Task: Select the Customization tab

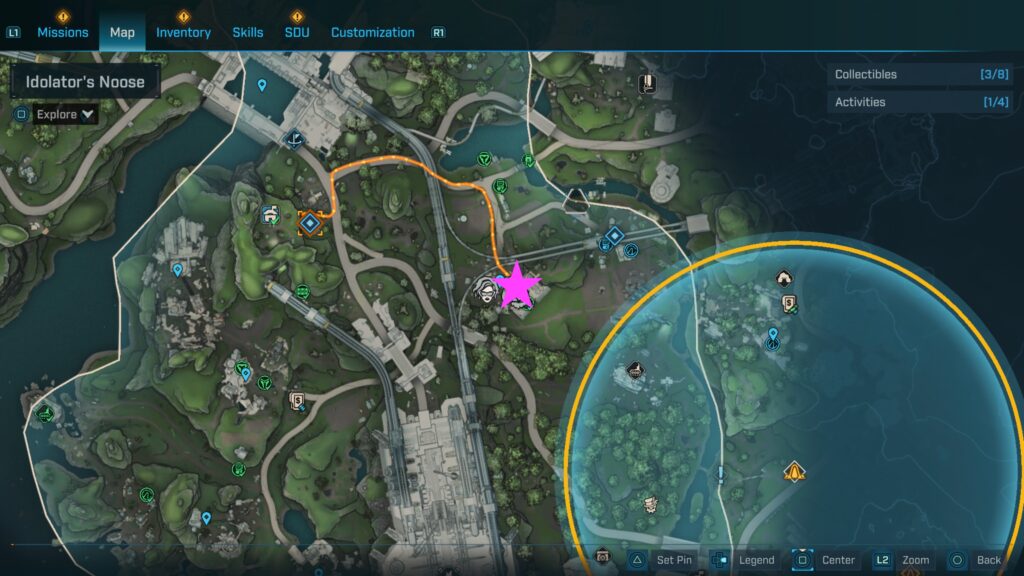Action: pos(372,32)
